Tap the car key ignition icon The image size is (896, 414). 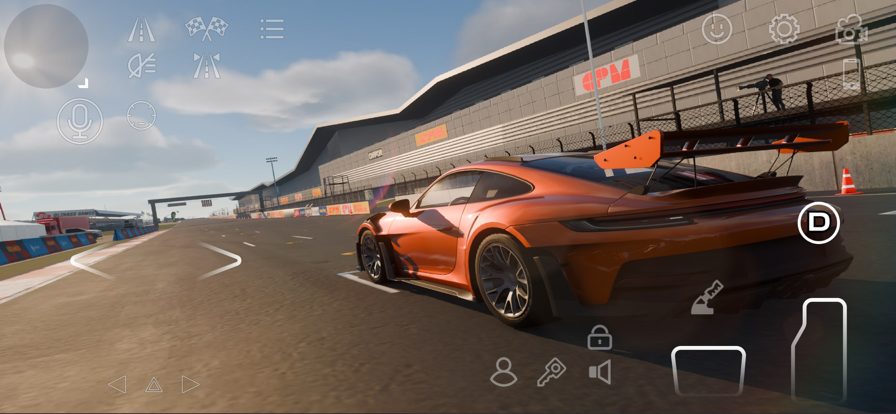pos(551,372)
